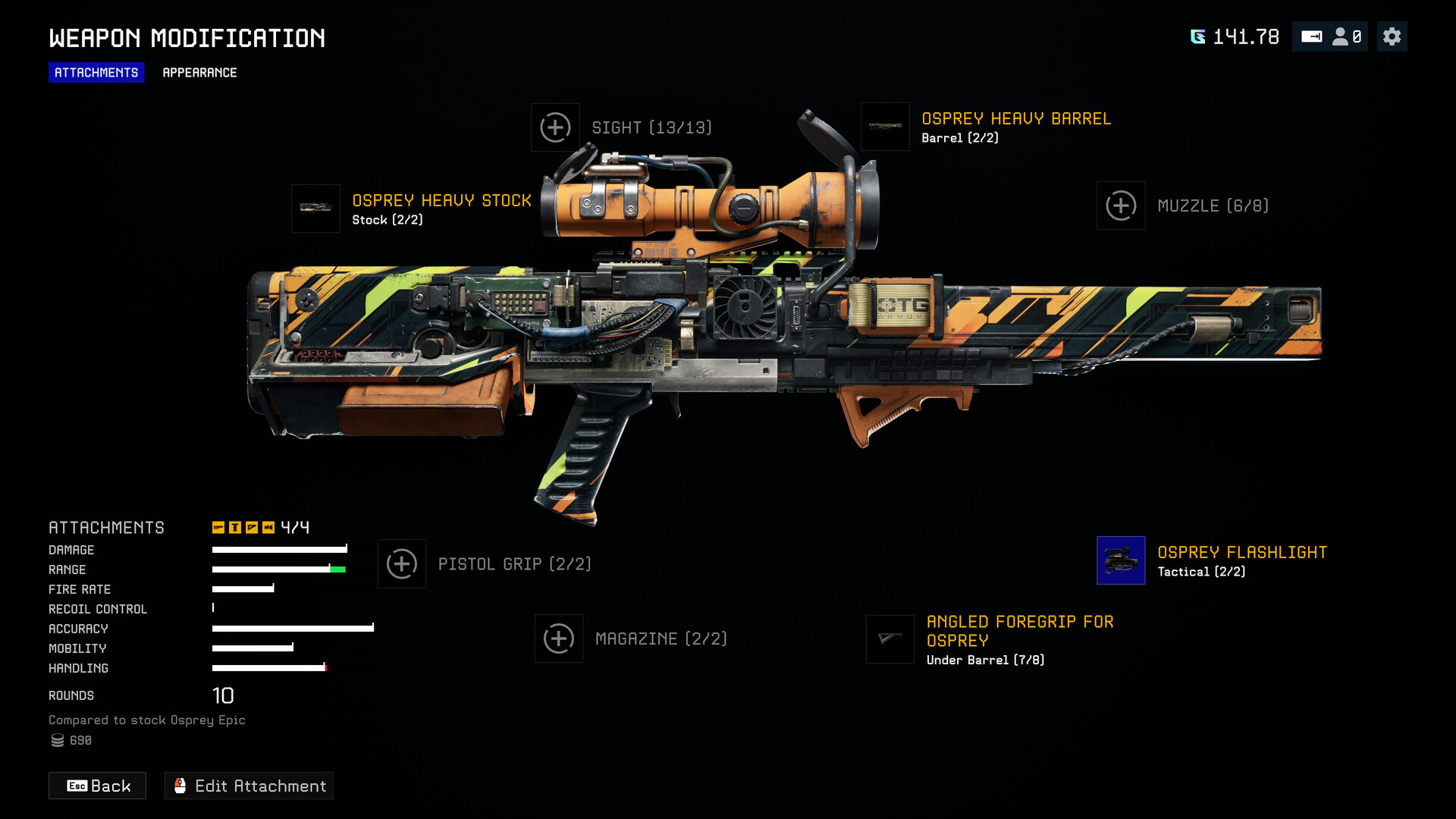The width and height of the screenshot is (1456, 819).
Task: Open settings via the gear icon
Action: point(1392,36)
